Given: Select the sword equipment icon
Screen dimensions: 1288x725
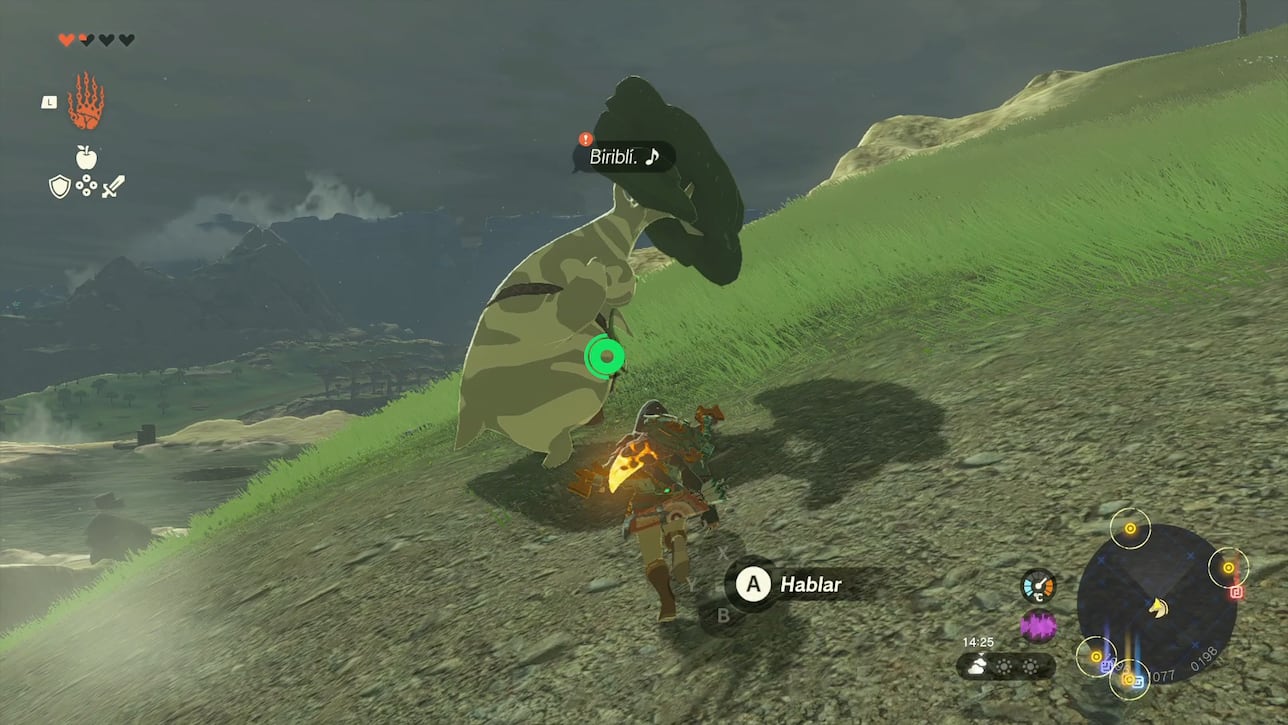Looking at the screenshot, I should 114,185.
